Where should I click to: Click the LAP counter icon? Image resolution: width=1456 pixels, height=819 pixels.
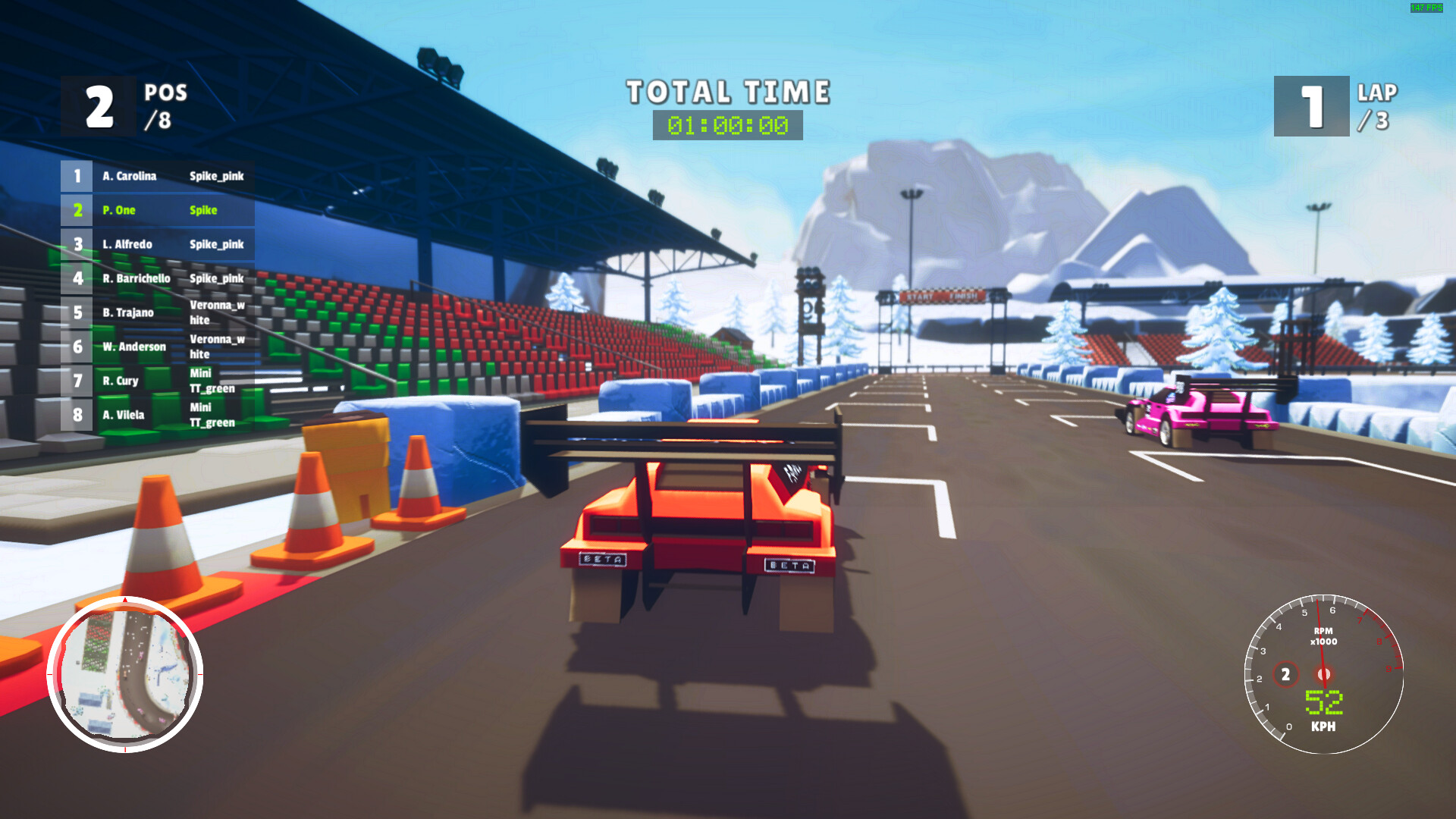[1310, 106]
